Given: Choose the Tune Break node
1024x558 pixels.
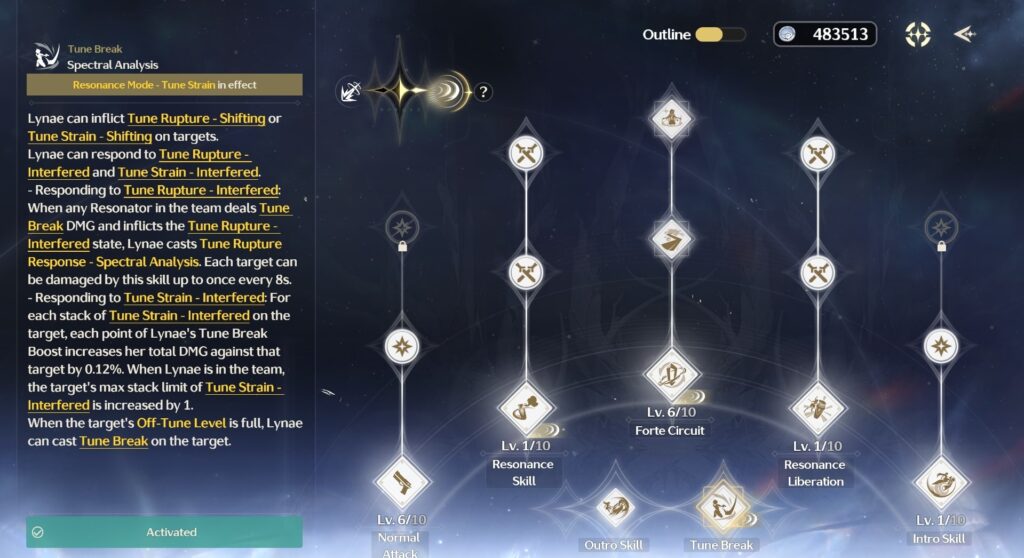Looking at the screenshot, I should coord(722,506).
